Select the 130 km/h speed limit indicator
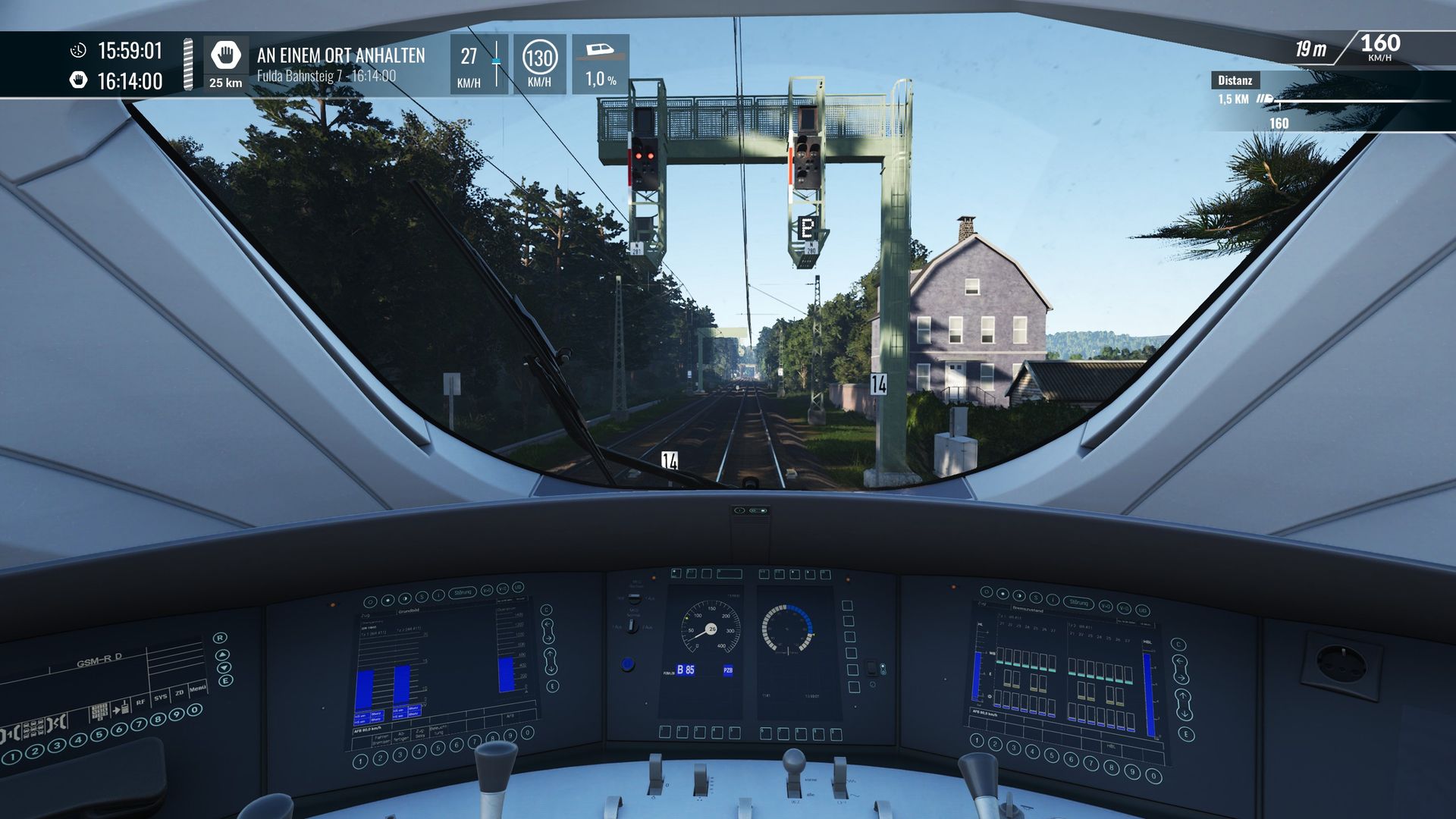This screenshot has width=1456, height=819. point(539,58)
